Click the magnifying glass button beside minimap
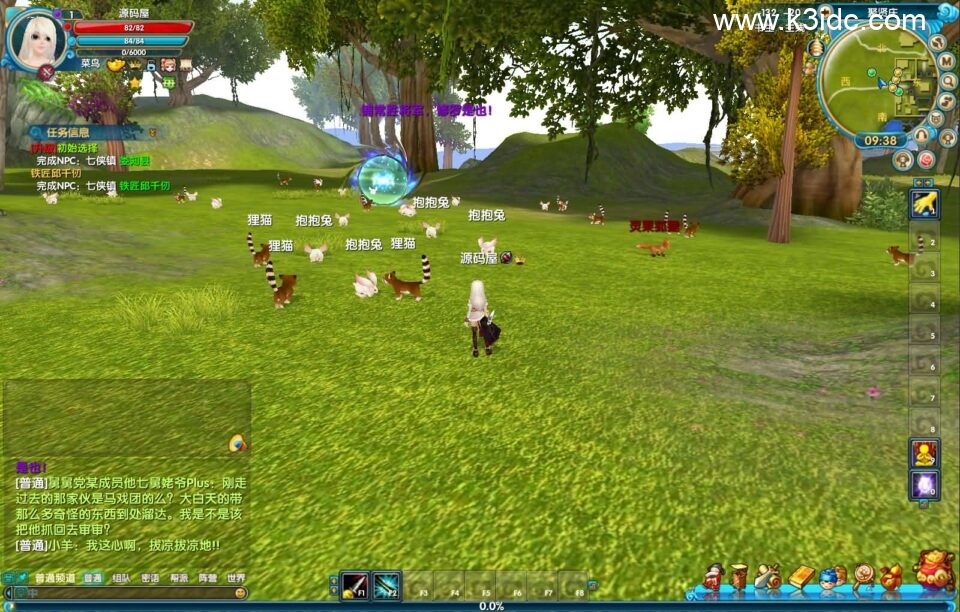Screen dimensions: 960x612 click(946, 81)
